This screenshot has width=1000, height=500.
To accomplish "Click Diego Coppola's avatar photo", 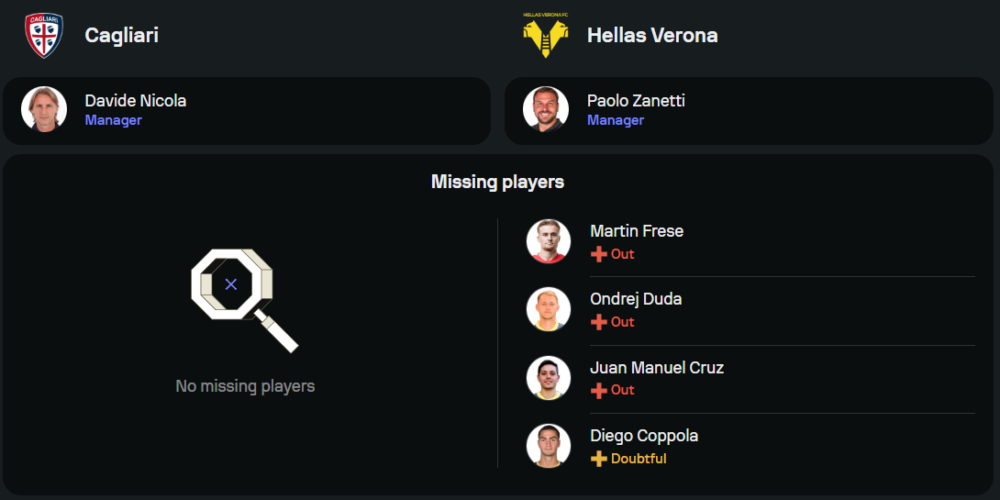I will point(549,445).
